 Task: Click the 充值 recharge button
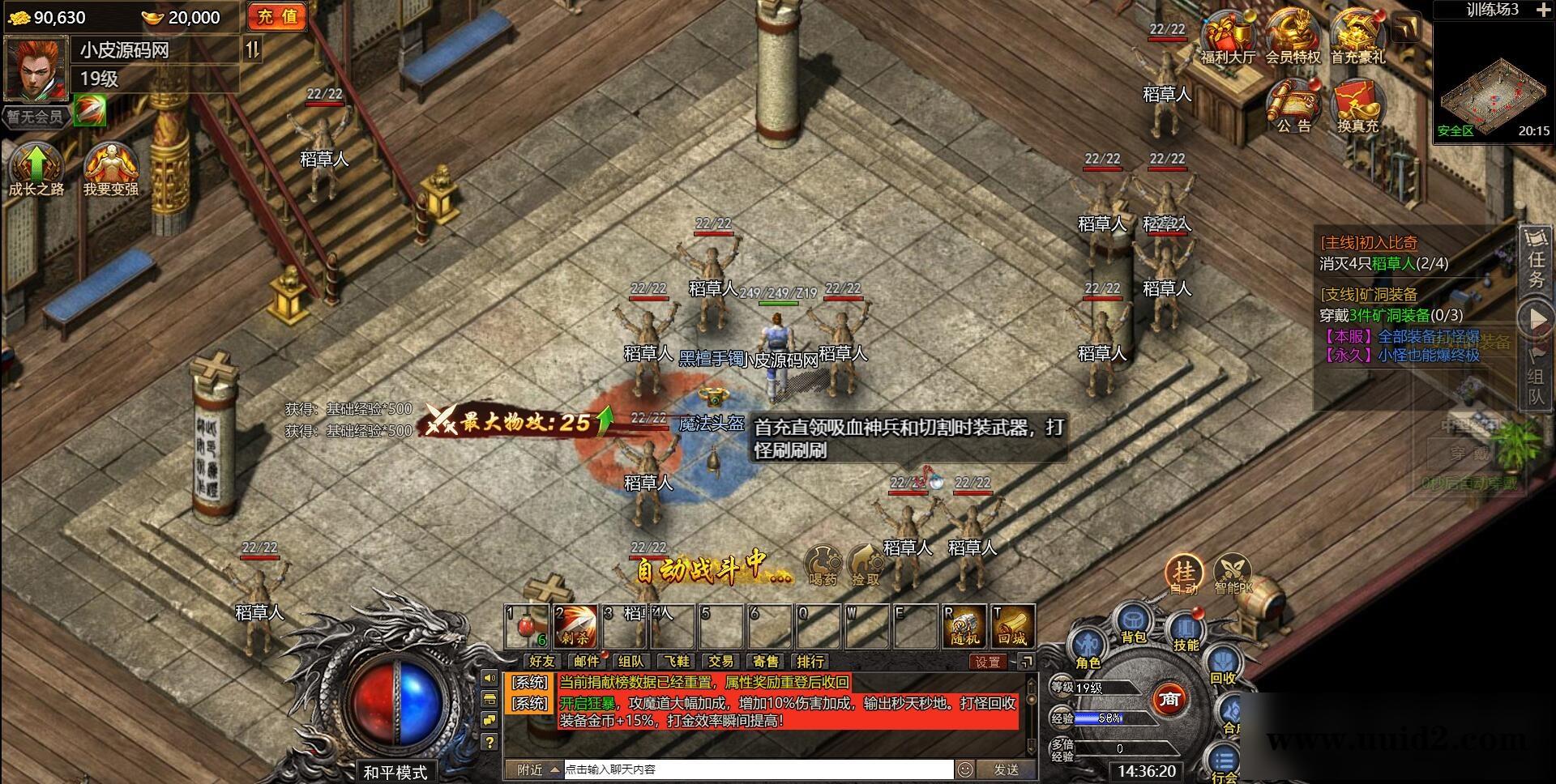(276, 16)
